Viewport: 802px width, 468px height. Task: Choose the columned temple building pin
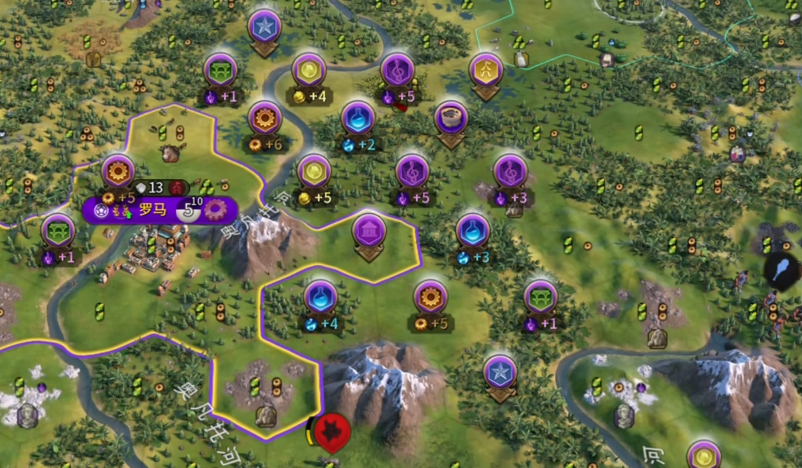tap(370, 233)
